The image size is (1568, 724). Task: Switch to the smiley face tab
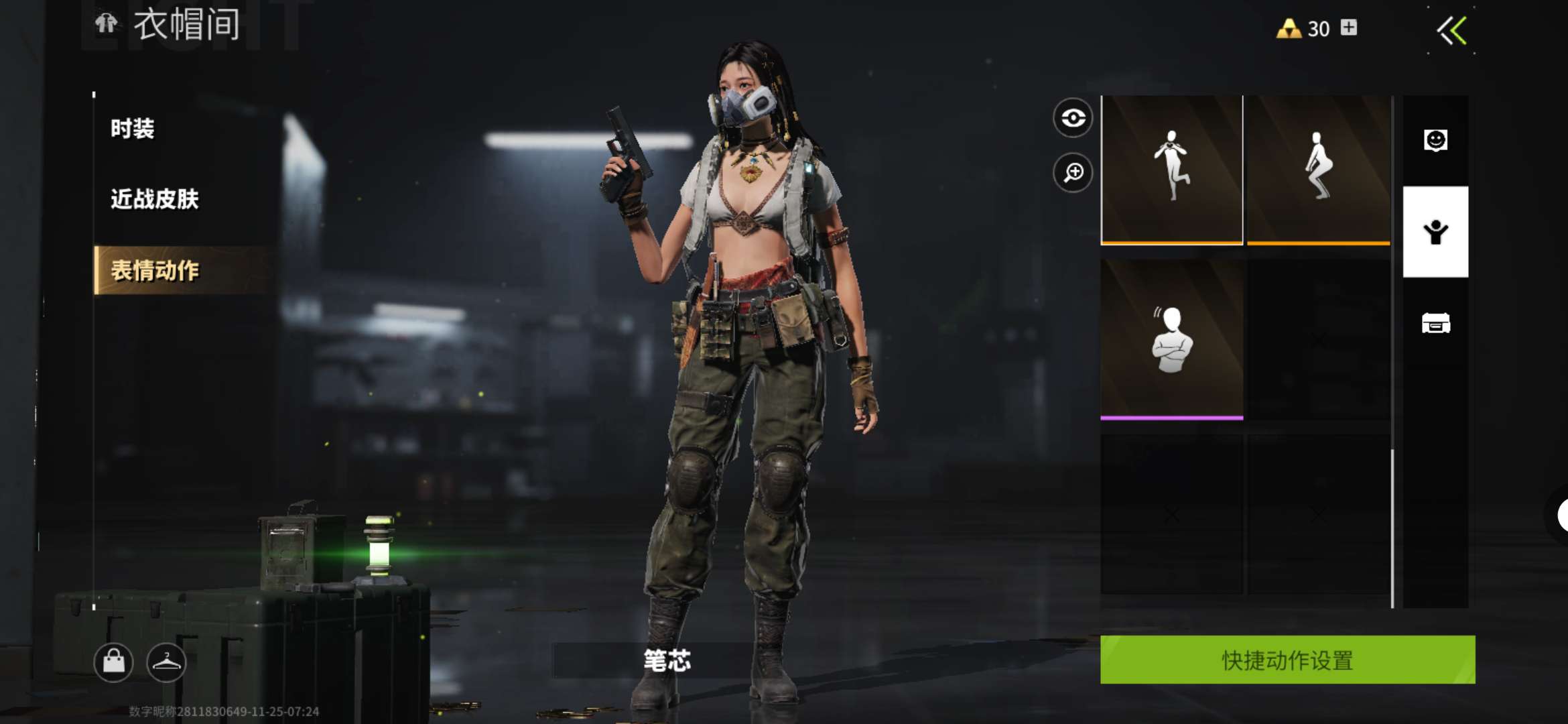pyautogui.click(x=1435, y=141)
